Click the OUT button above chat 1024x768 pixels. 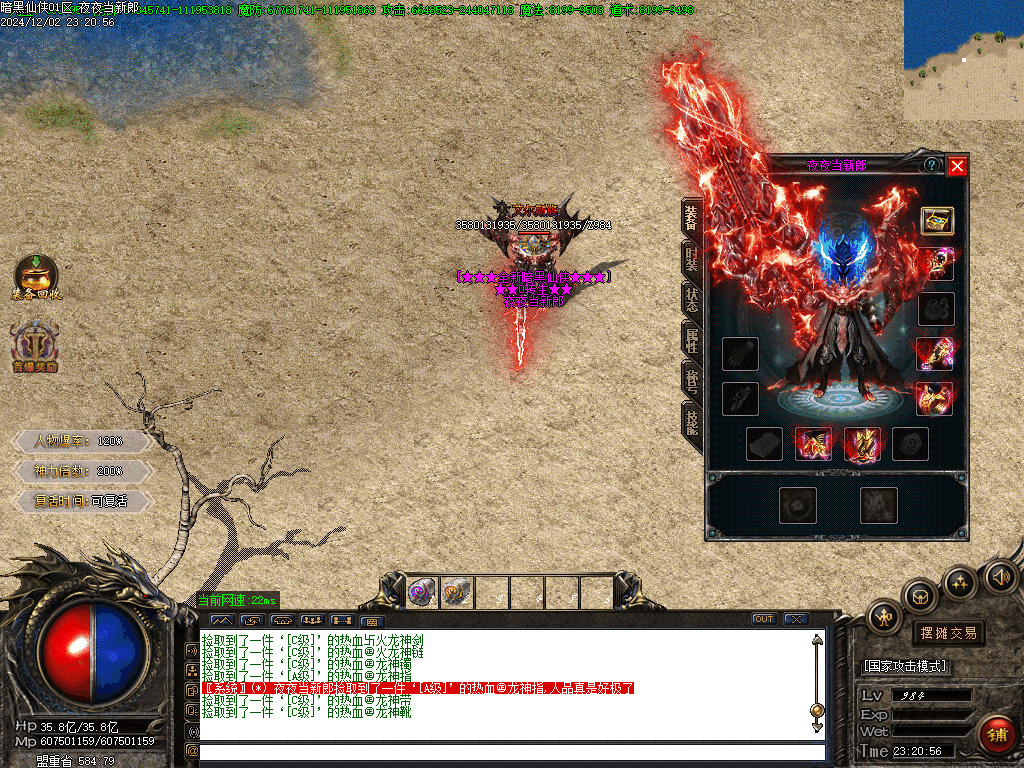764,619
